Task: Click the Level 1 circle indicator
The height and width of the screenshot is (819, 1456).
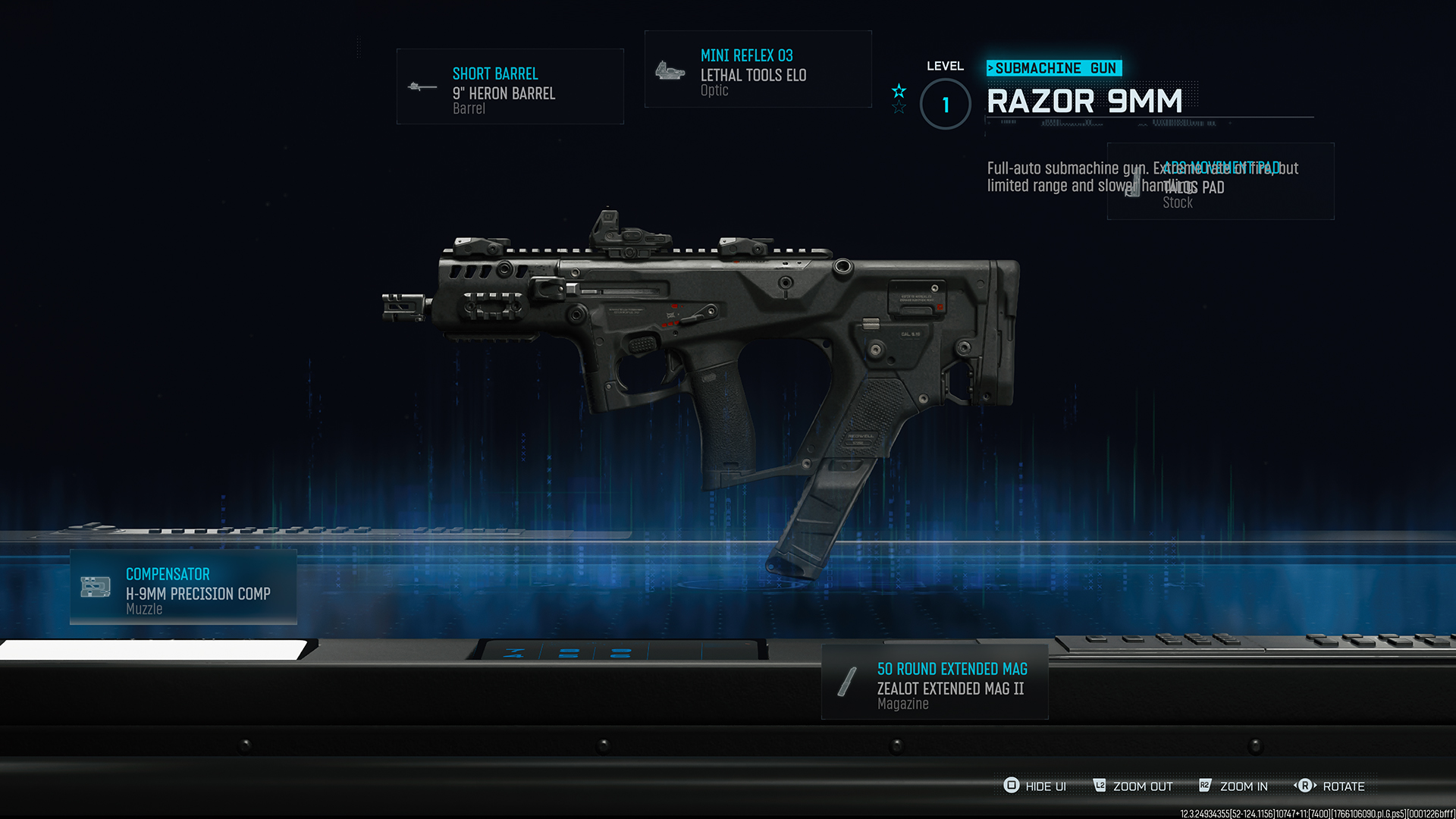Action: point(945,105)
